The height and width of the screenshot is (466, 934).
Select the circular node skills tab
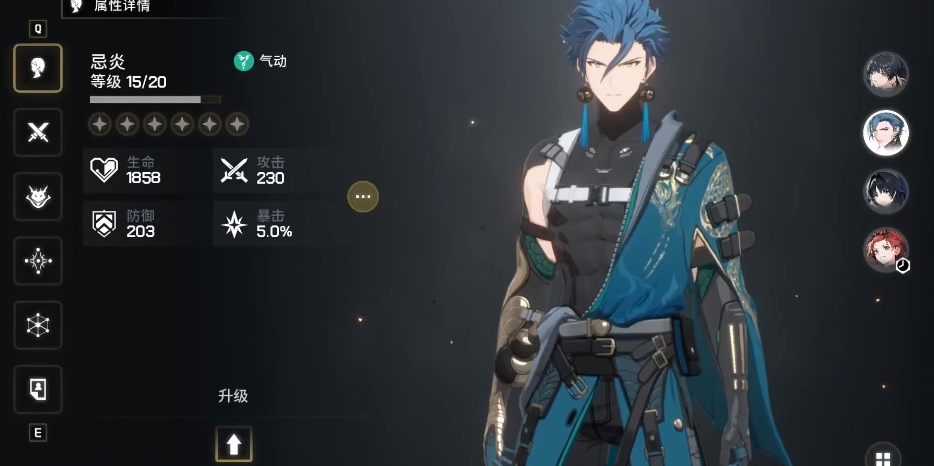tap(38, 261)
